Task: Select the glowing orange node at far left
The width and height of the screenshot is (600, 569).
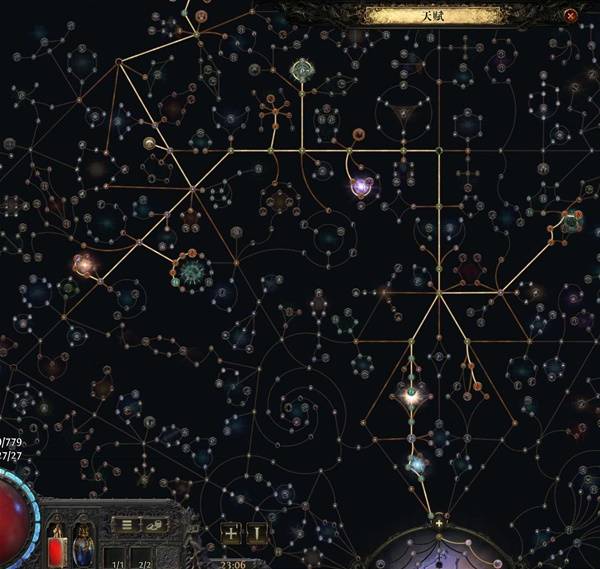Action: point(83,265)
